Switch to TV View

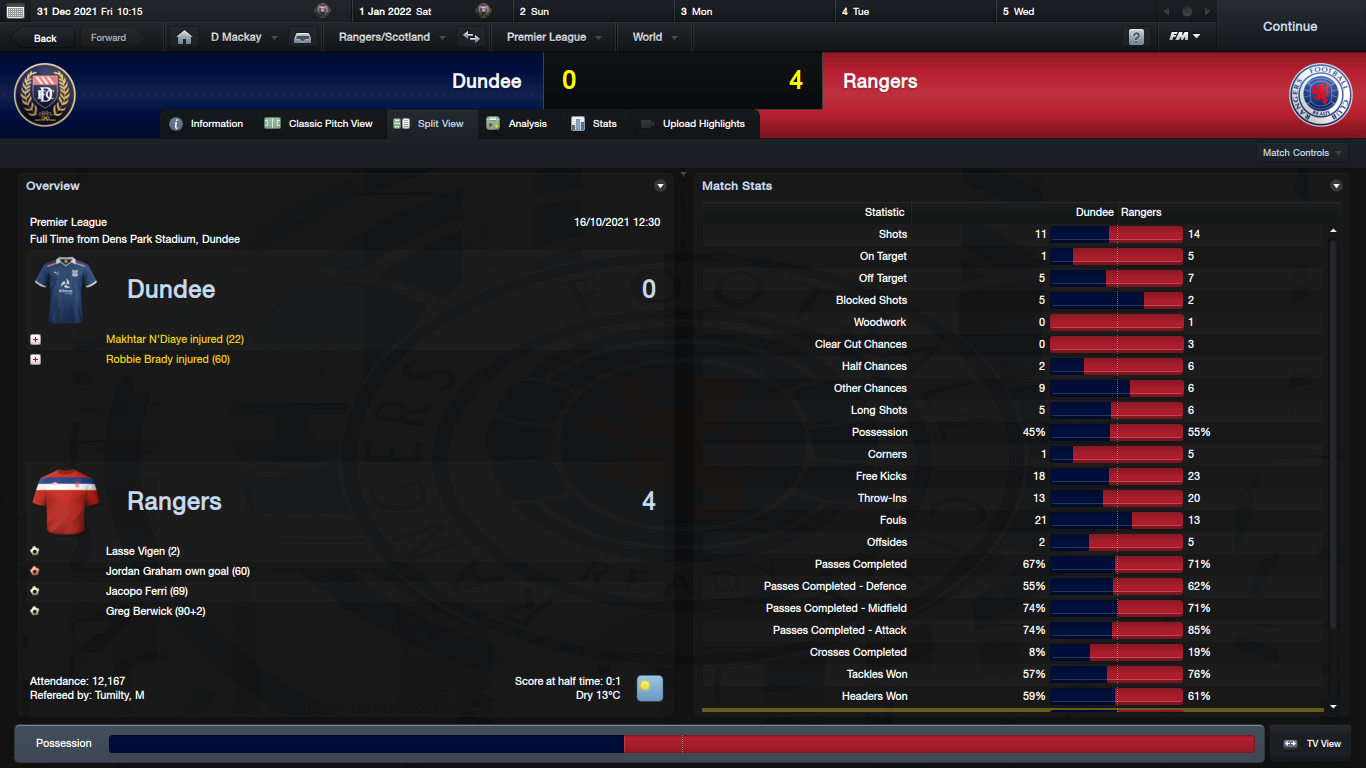click(x=1312, y=744)
